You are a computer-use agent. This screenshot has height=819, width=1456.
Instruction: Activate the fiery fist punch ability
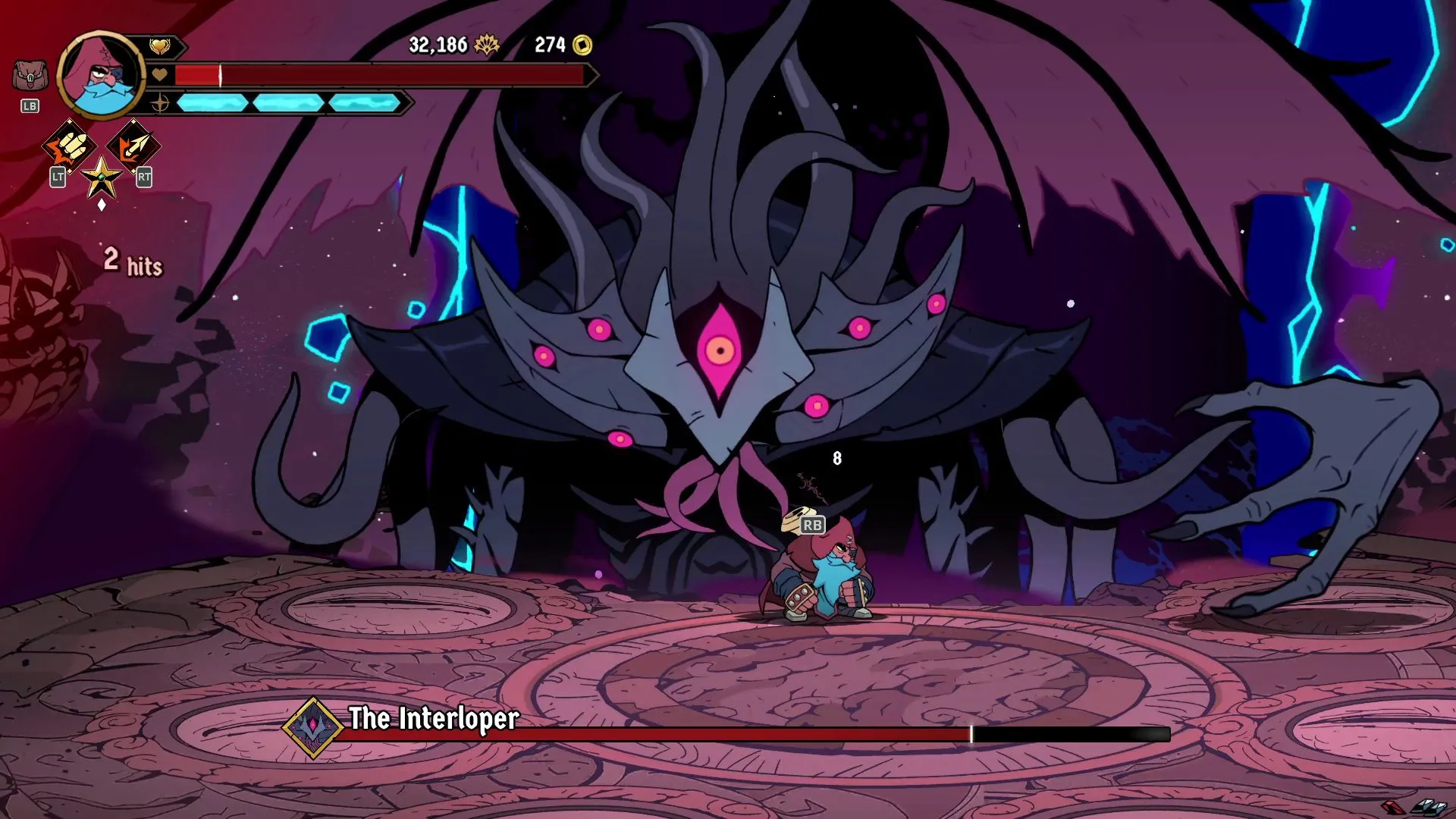pos(69,146)
